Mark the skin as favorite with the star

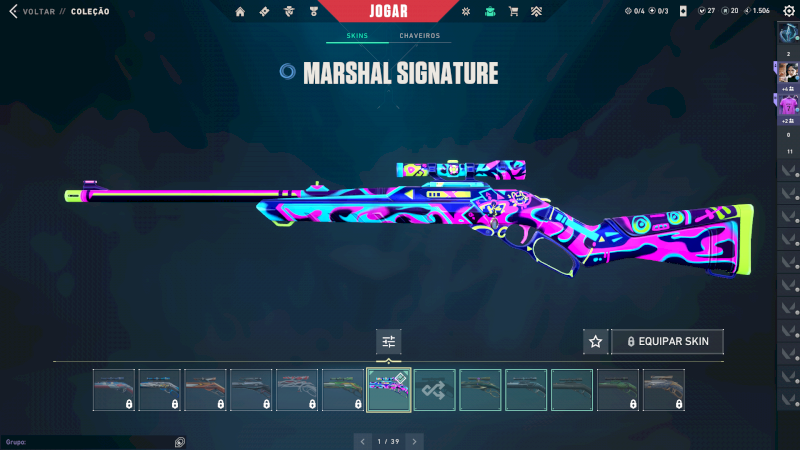point(596,342)
